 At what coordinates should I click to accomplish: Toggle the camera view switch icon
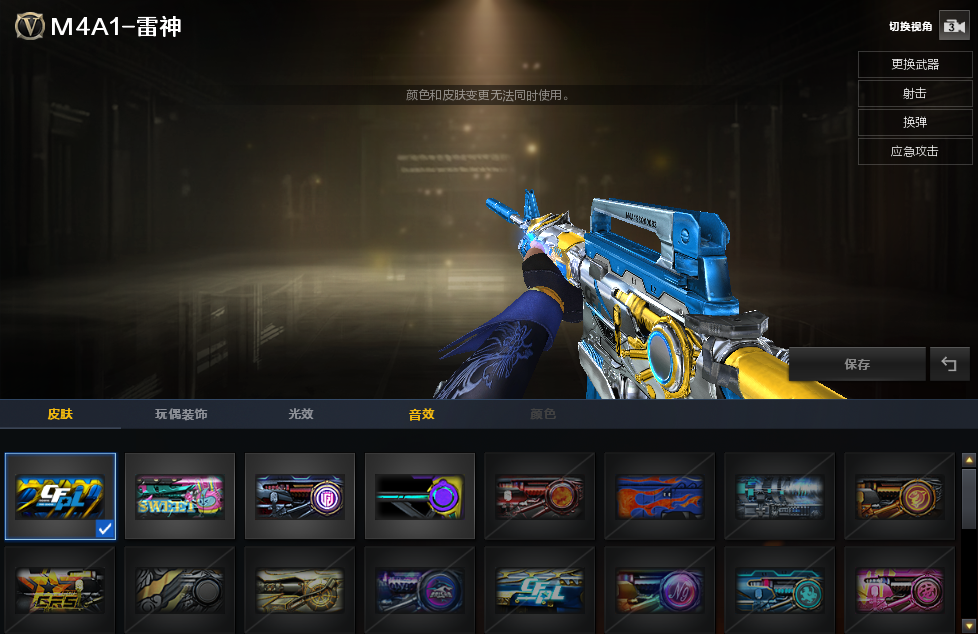tap(951, 27)
